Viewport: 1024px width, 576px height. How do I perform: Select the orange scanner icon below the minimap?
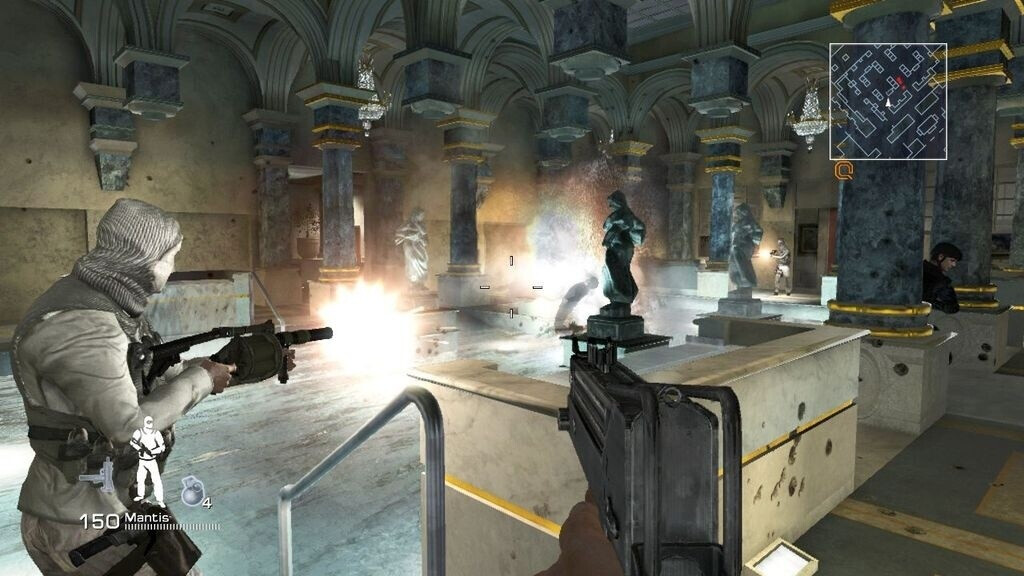[x=844, y=171]
